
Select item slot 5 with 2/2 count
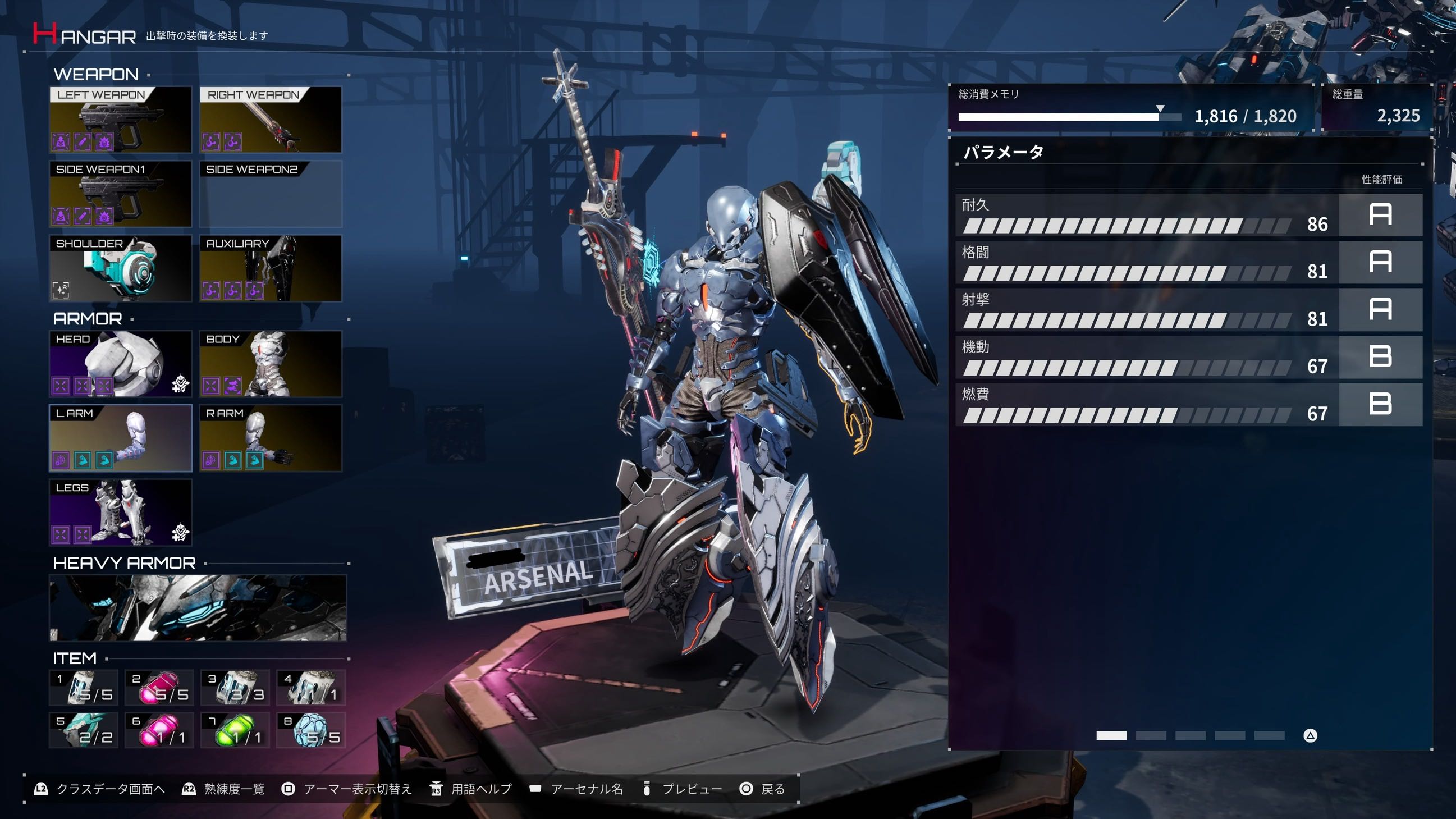point(84,730)
